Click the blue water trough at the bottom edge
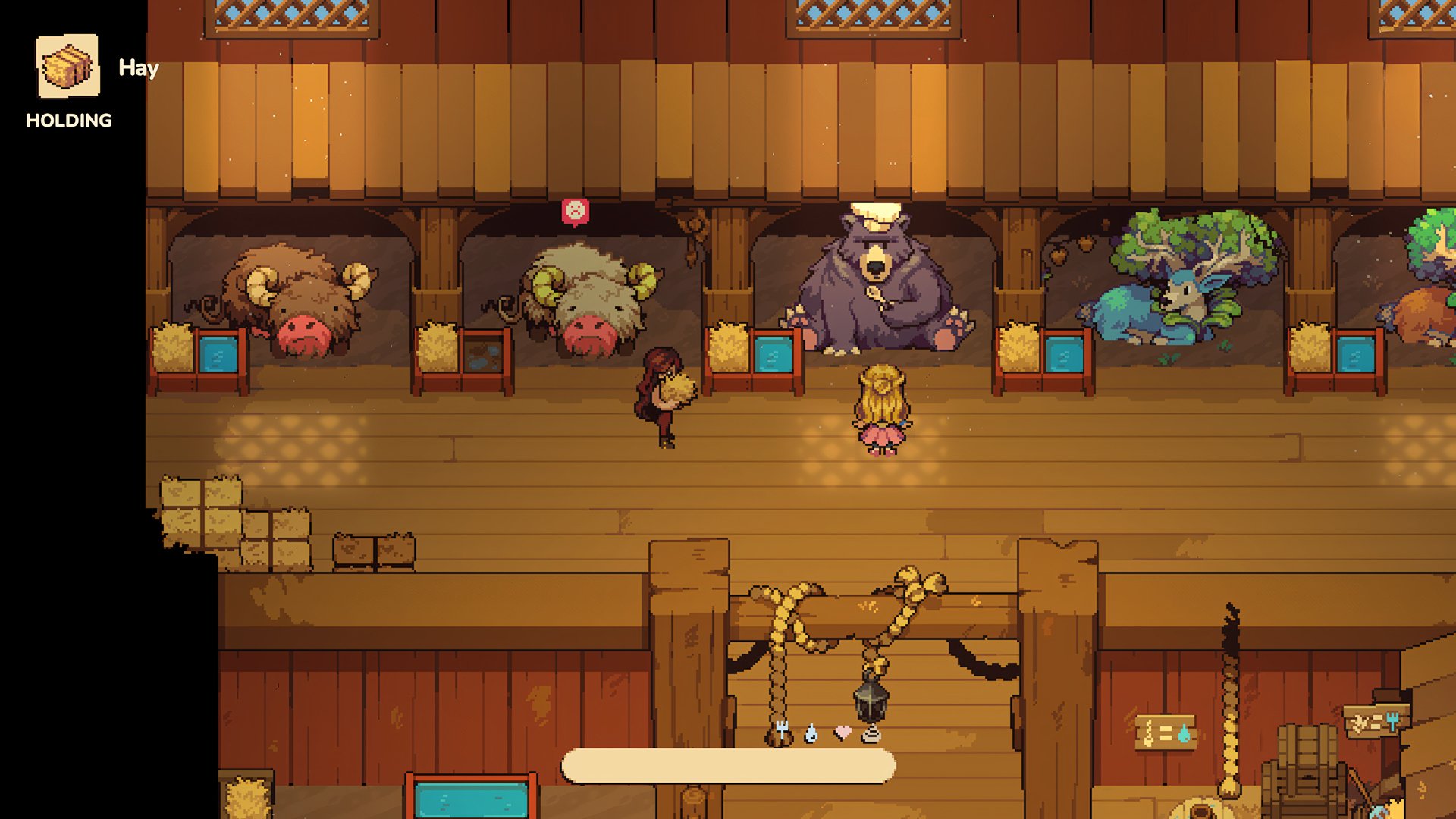This screenshot has height=819, width=1456. (x=472, y=798)
